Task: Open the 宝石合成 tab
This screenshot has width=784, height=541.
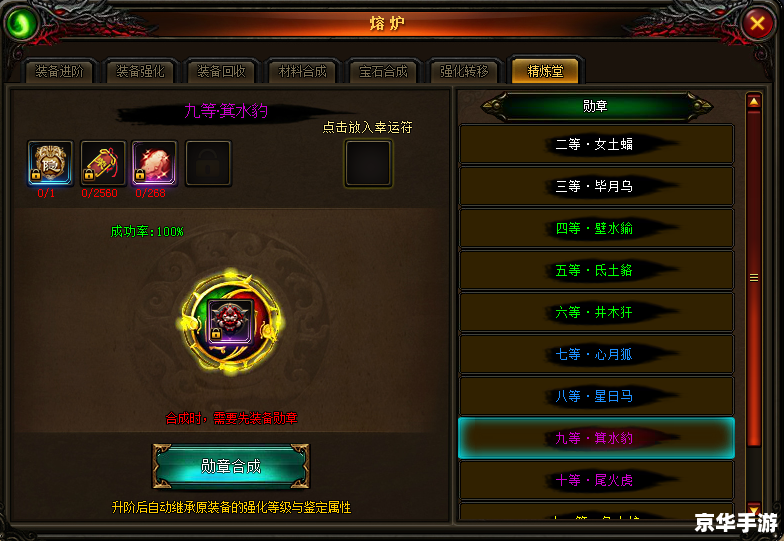Action: (x=384, y=71)
